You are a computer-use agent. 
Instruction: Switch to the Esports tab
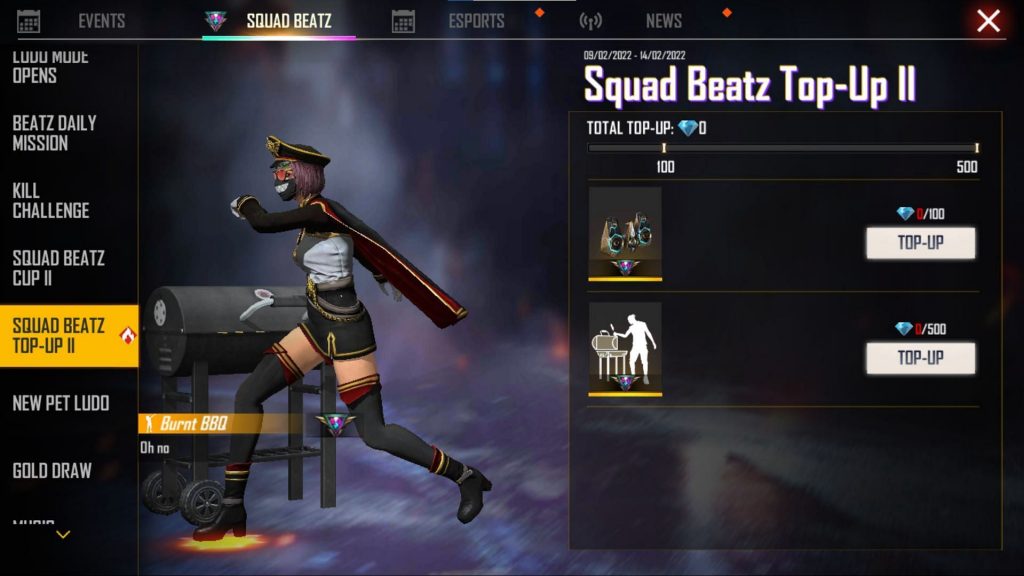[475, 21]
